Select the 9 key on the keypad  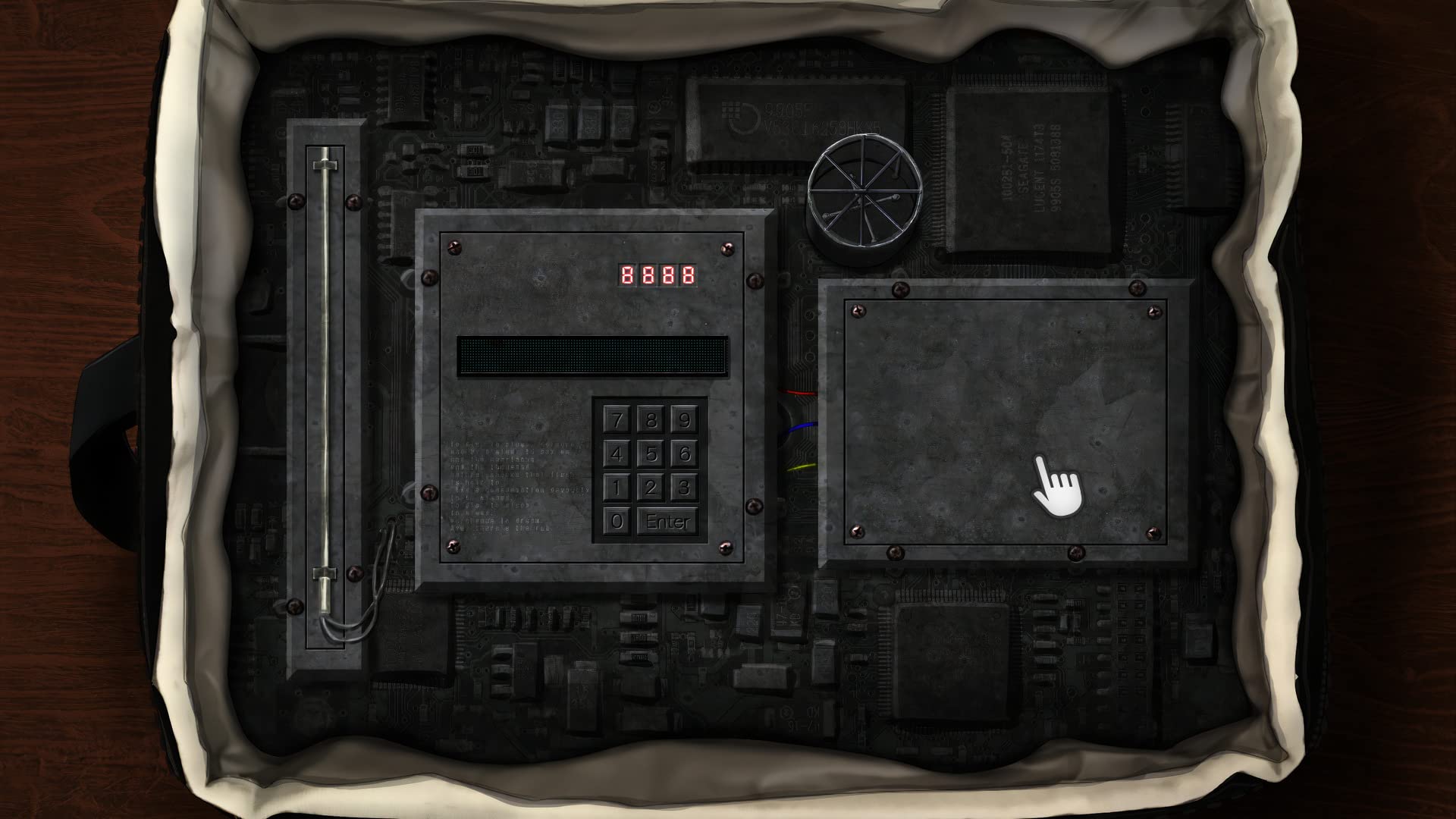click(684, 420)
